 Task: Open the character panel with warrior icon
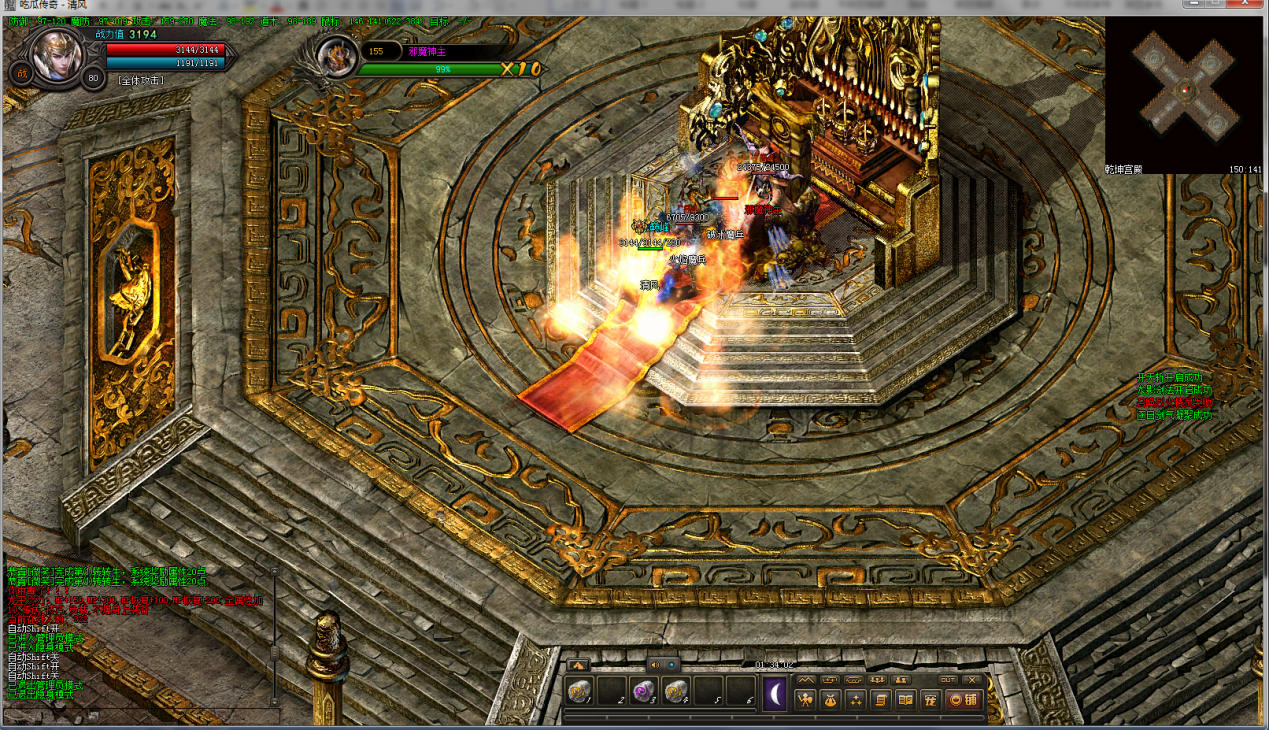806,700
